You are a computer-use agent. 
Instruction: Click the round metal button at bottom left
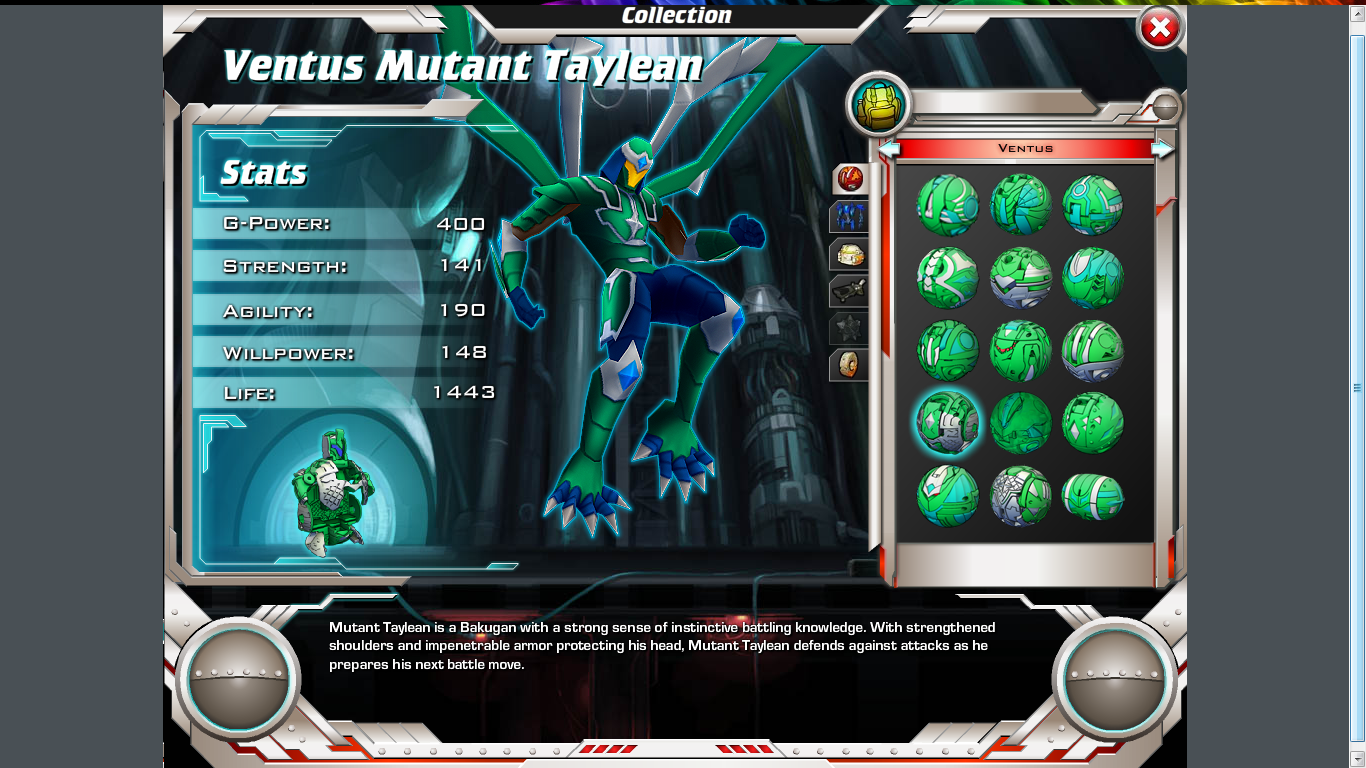pyautogui.click(x=238, y=679)
